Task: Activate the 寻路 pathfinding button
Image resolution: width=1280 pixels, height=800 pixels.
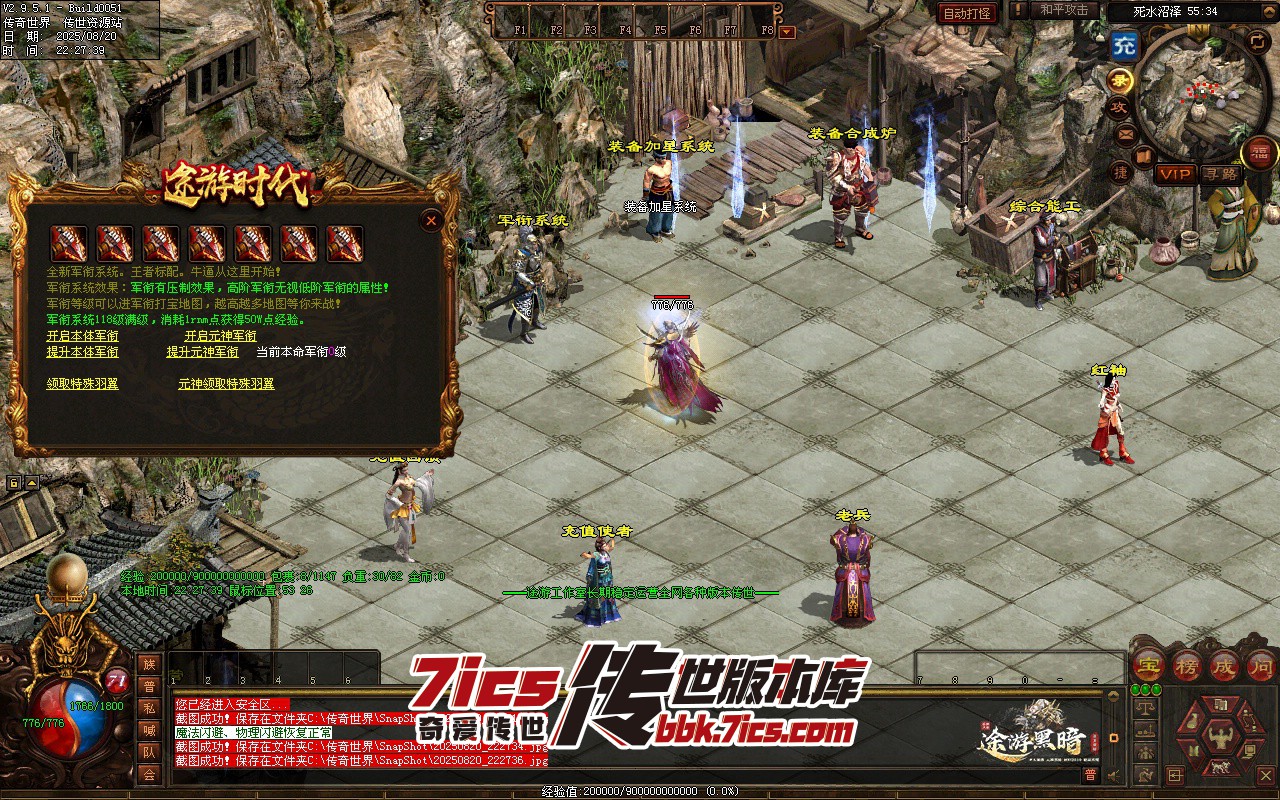Action: tap(1219, 174)
